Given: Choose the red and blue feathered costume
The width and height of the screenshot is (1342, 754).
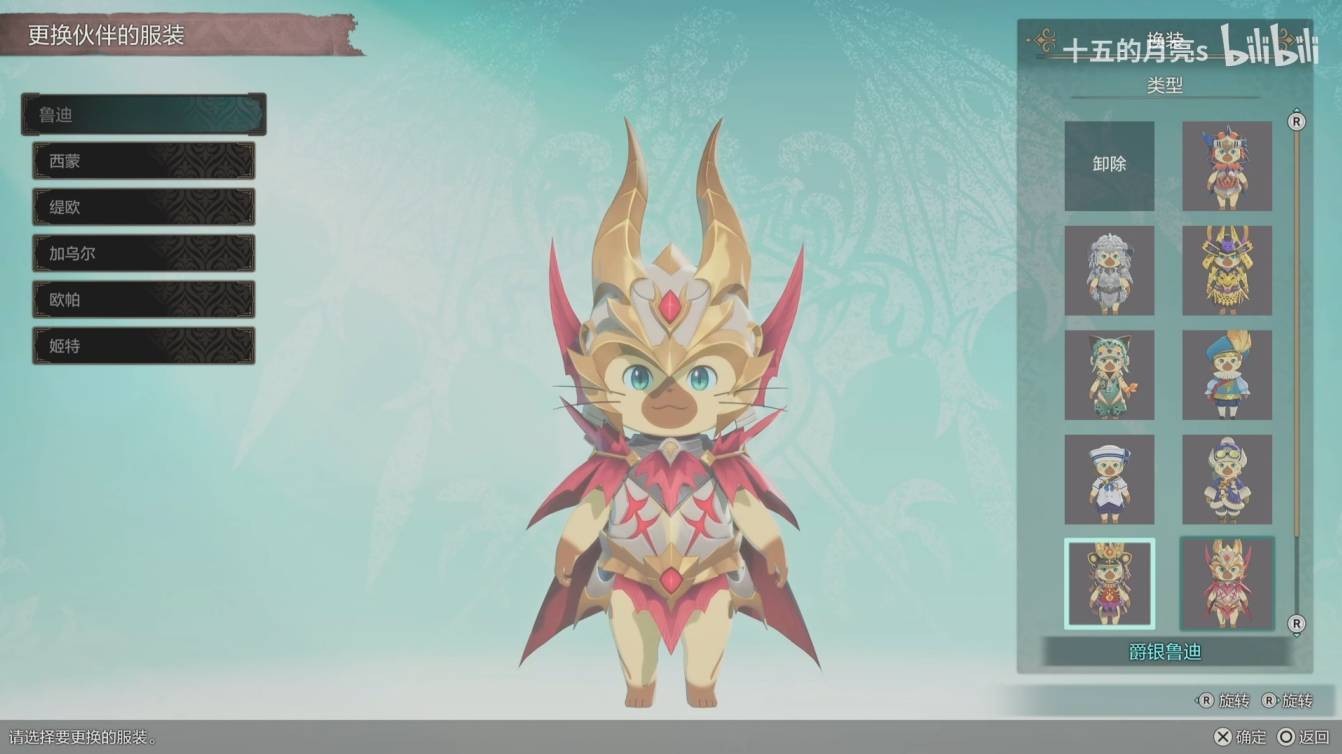Looking at the screenshot, I should pyautogui.click(x=1227, y=166).
